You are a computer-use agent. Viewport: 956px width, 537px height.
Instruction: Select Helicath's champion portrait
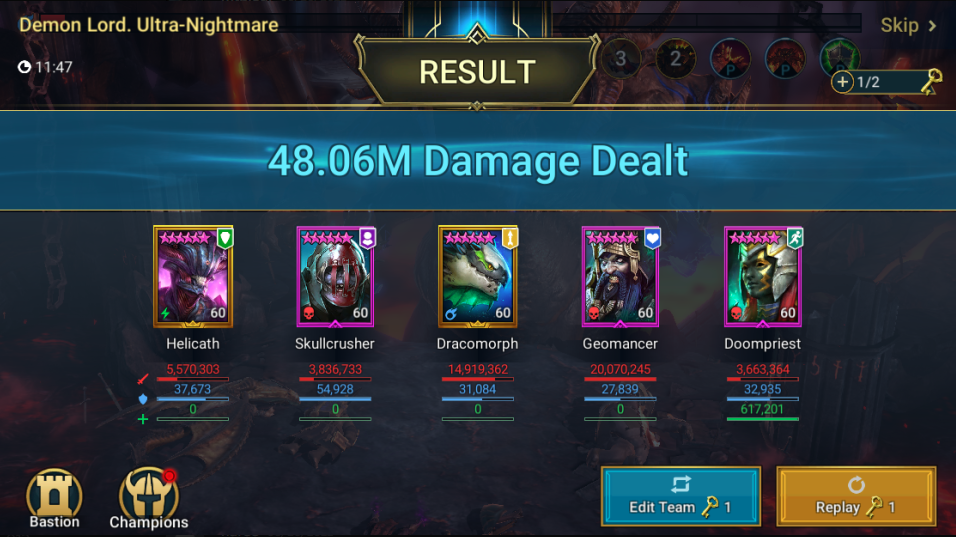[192, 277]
